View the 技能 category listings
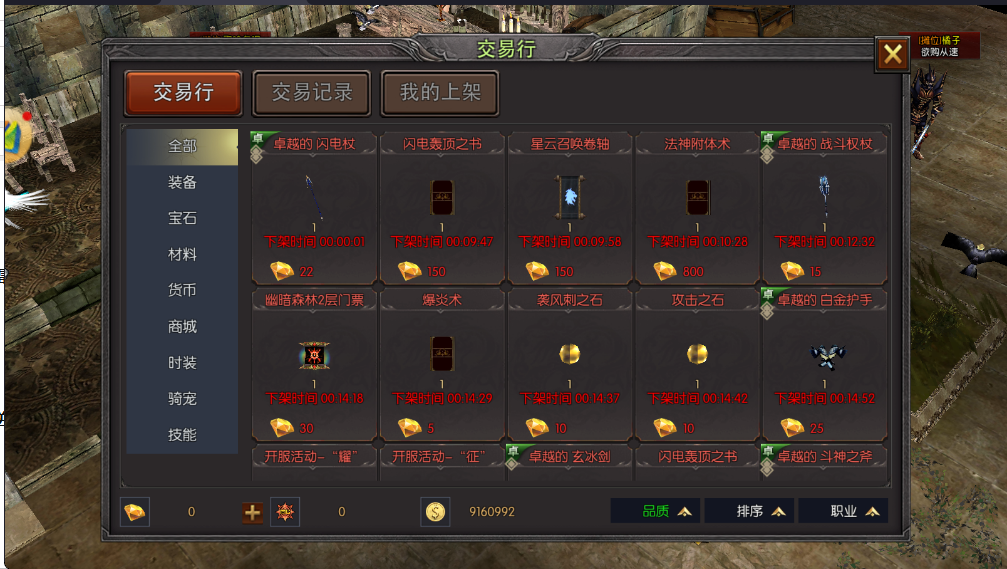This screenshot has width=1007, height=569. pos(182,435)
